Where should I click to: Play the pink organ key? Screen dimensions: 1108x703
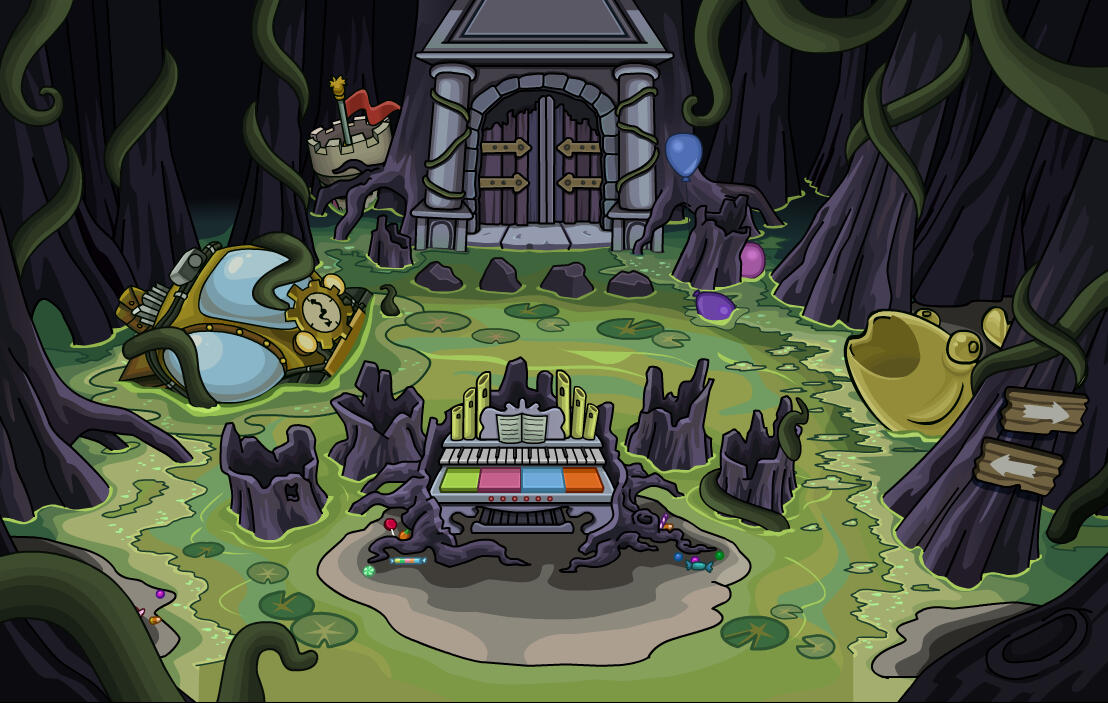coord(500,480)
